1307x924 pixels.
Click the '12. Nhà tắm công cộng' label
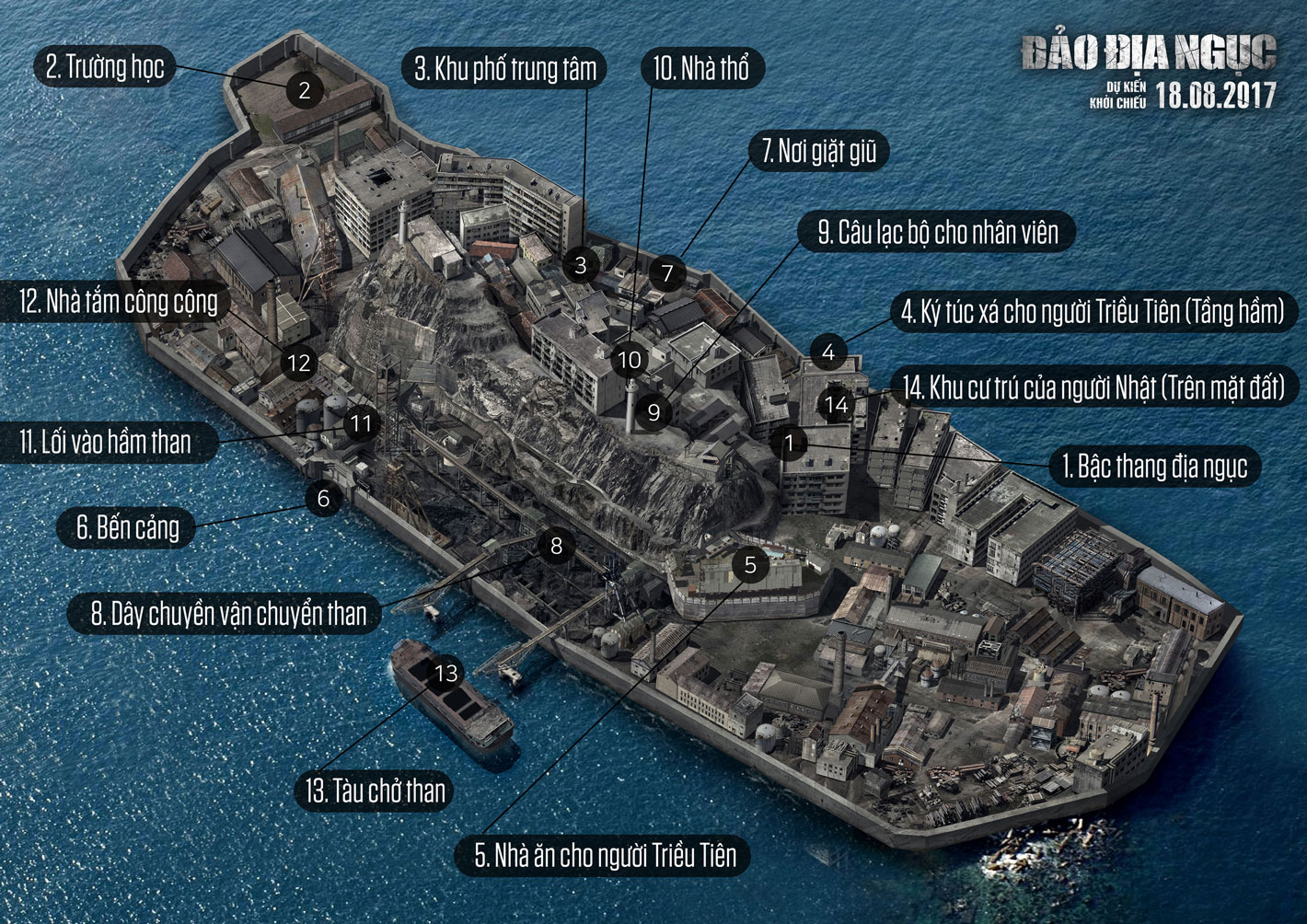[119, 302]
